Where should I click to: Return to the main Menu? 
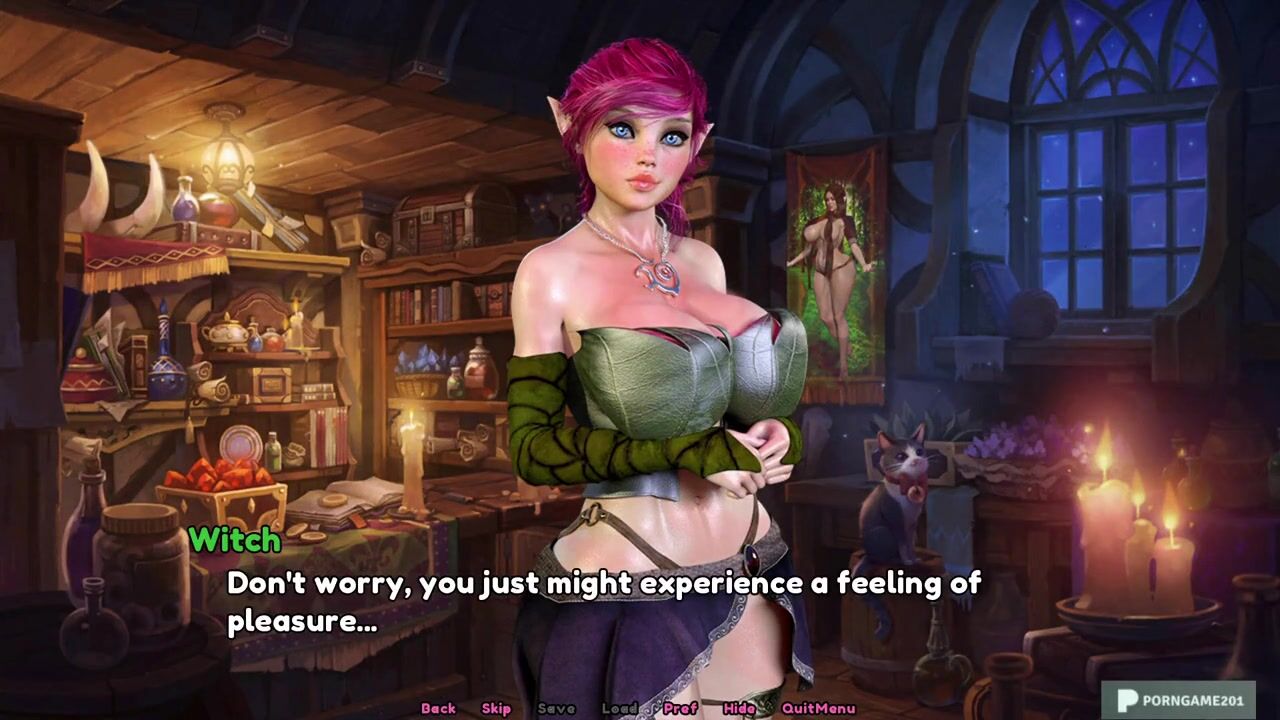click(x=836, y=708)
